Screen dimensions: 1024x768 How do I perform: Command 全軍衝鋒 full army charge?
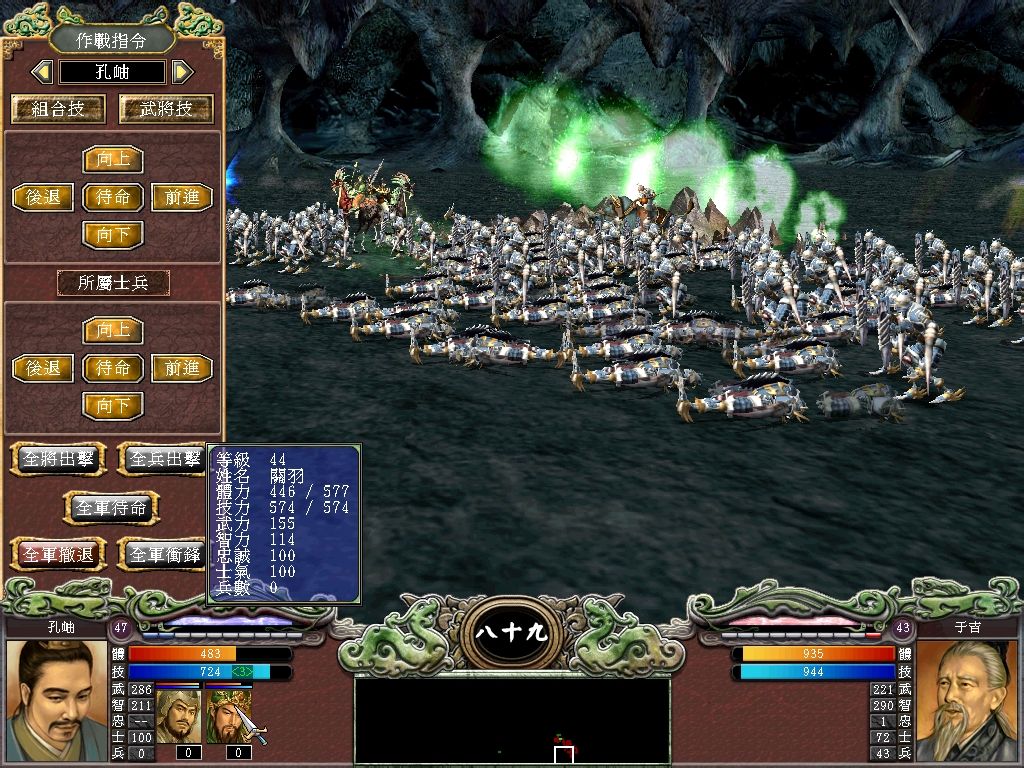click(x=162, y=553)
